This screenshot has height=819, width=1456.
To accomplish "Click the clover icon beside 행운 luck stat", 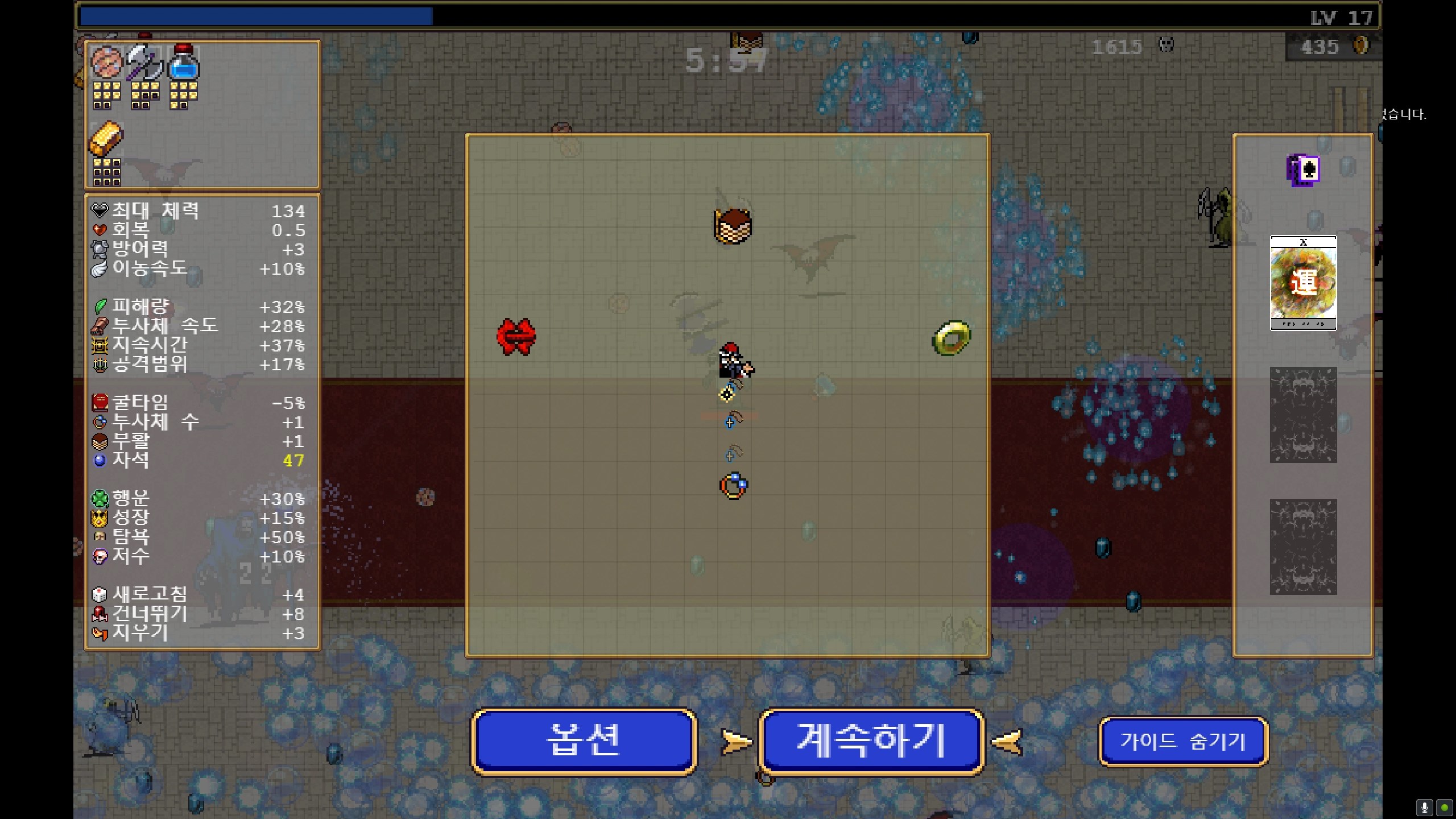I will click(101, 499).
